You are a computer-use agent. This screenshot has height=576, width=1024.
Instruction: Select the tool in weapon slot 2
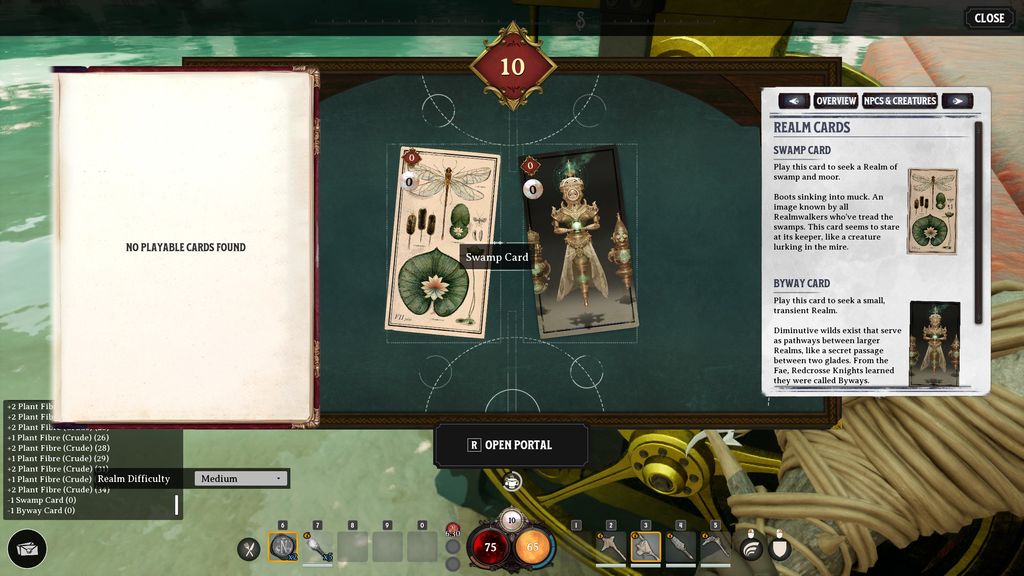(611, 546)
